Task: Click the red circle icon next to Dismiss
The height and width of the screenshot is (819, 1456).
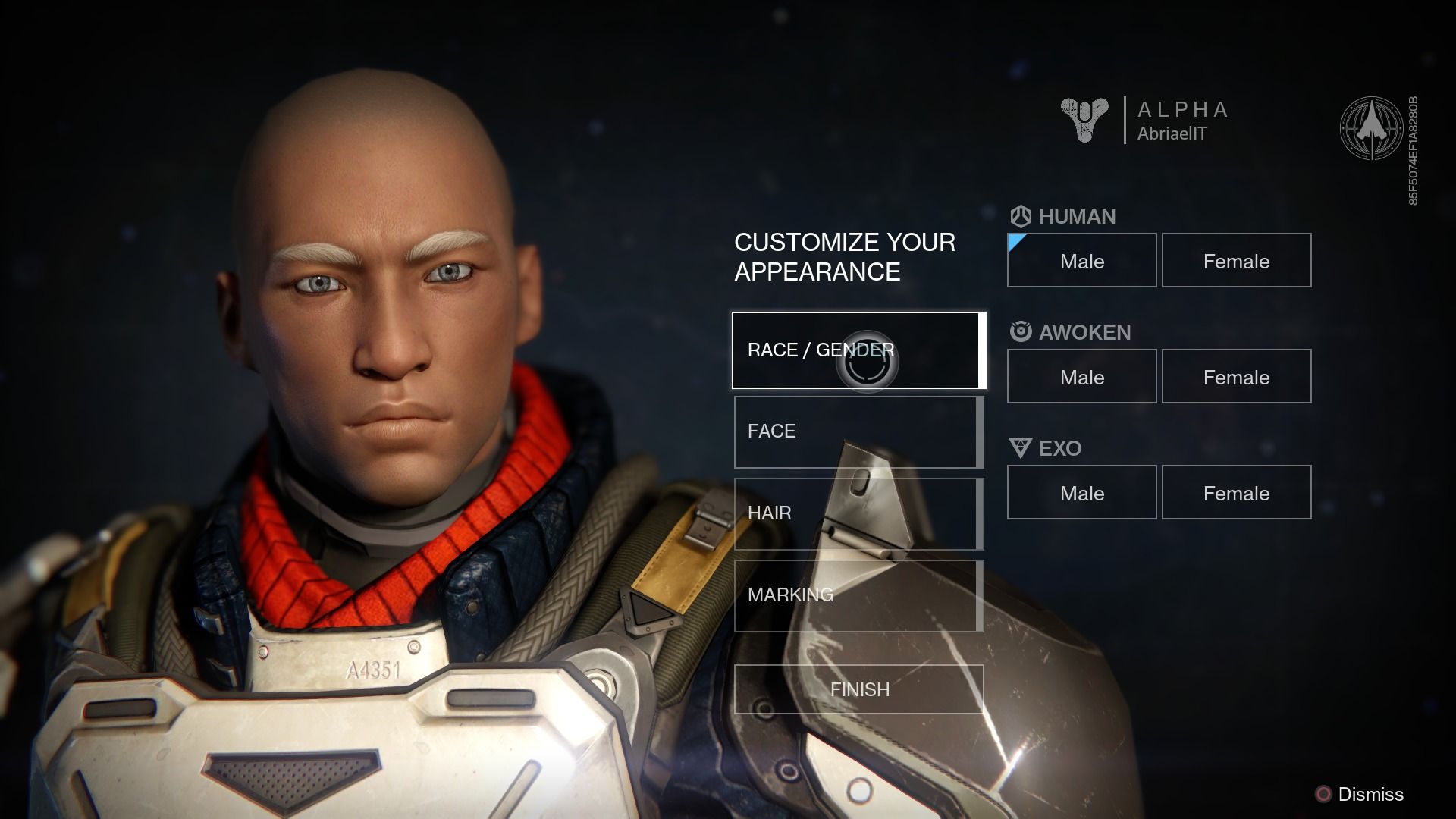Action: [1323, 795]
